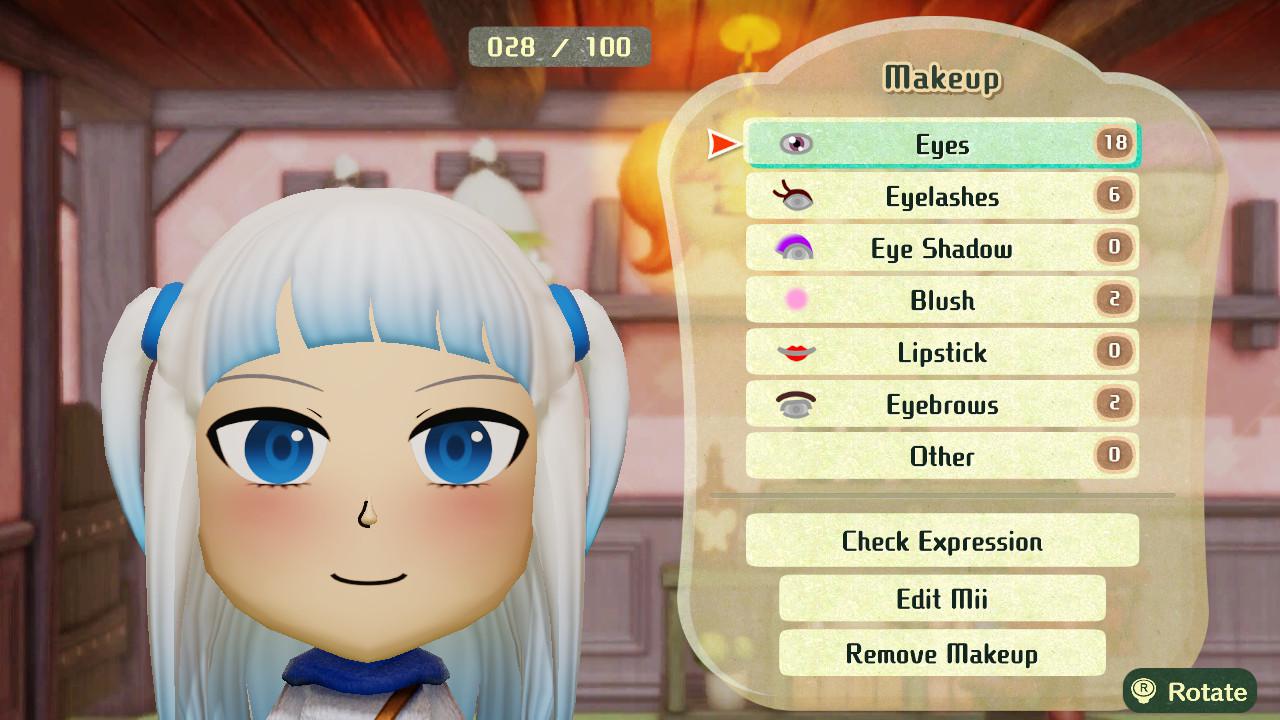Select the red lips Lipstick icon

[x=795, y=352]
